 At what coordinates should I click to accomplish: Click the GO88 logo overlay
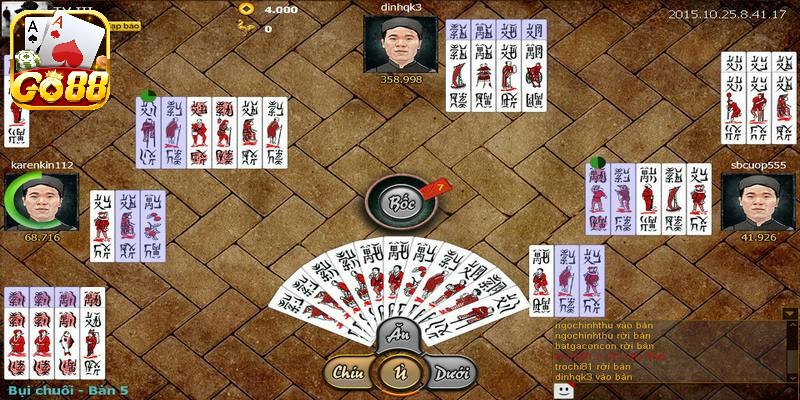click(57, 60)
